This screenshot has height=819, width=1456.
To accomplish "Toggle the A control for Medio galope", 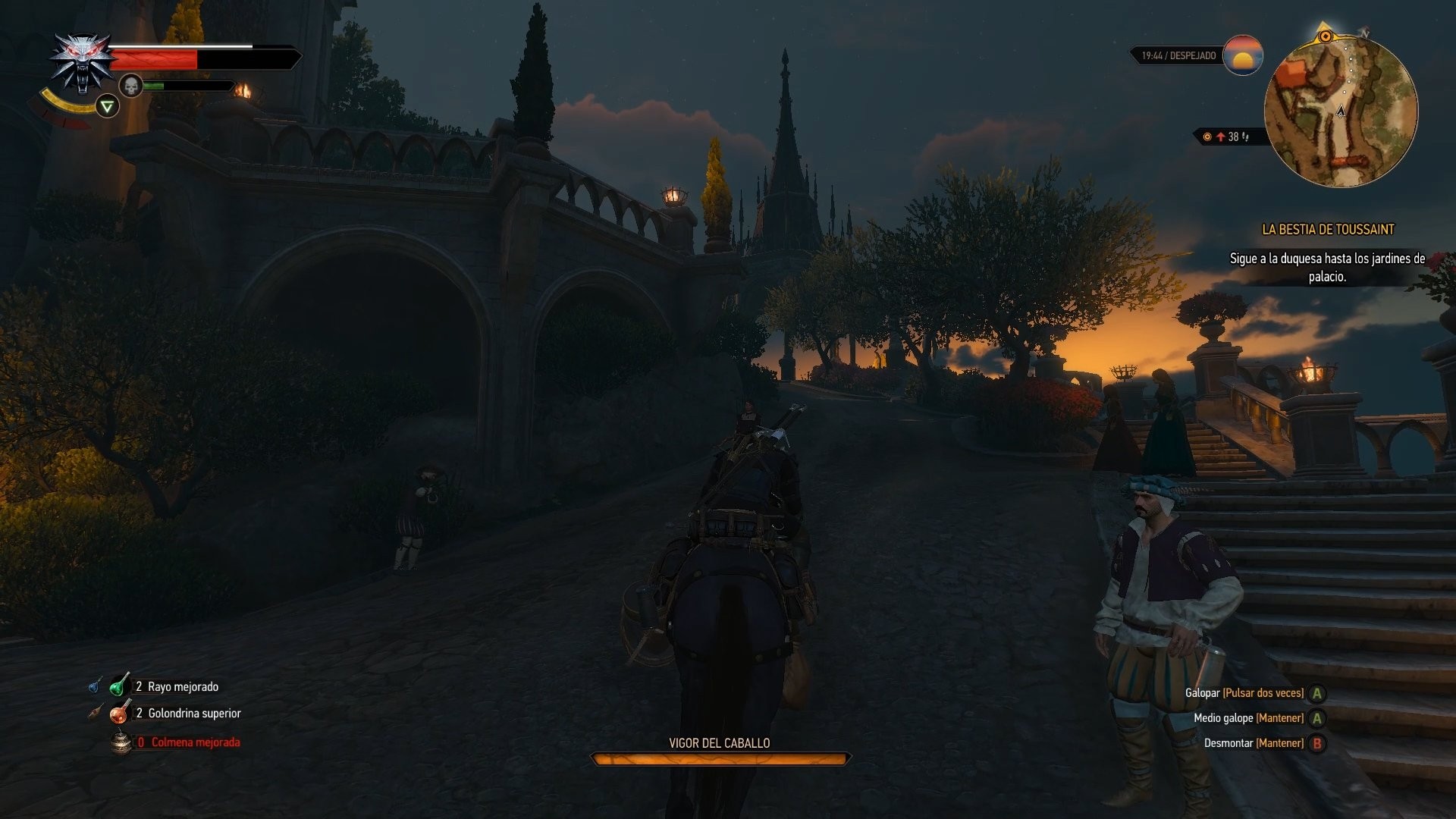I will coord(1316,717).
